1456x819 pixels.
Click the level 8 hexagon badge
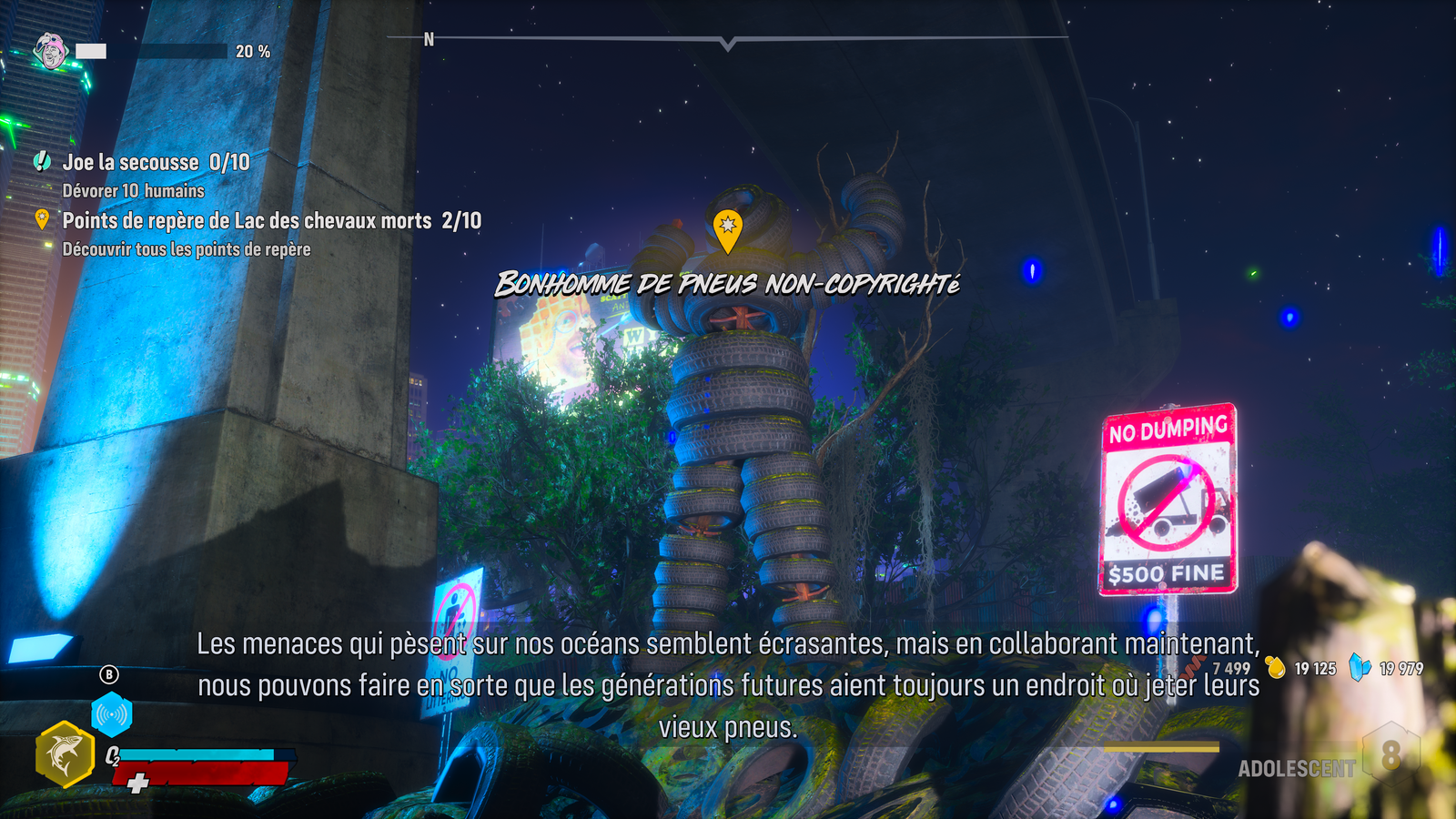(1390, 755)
